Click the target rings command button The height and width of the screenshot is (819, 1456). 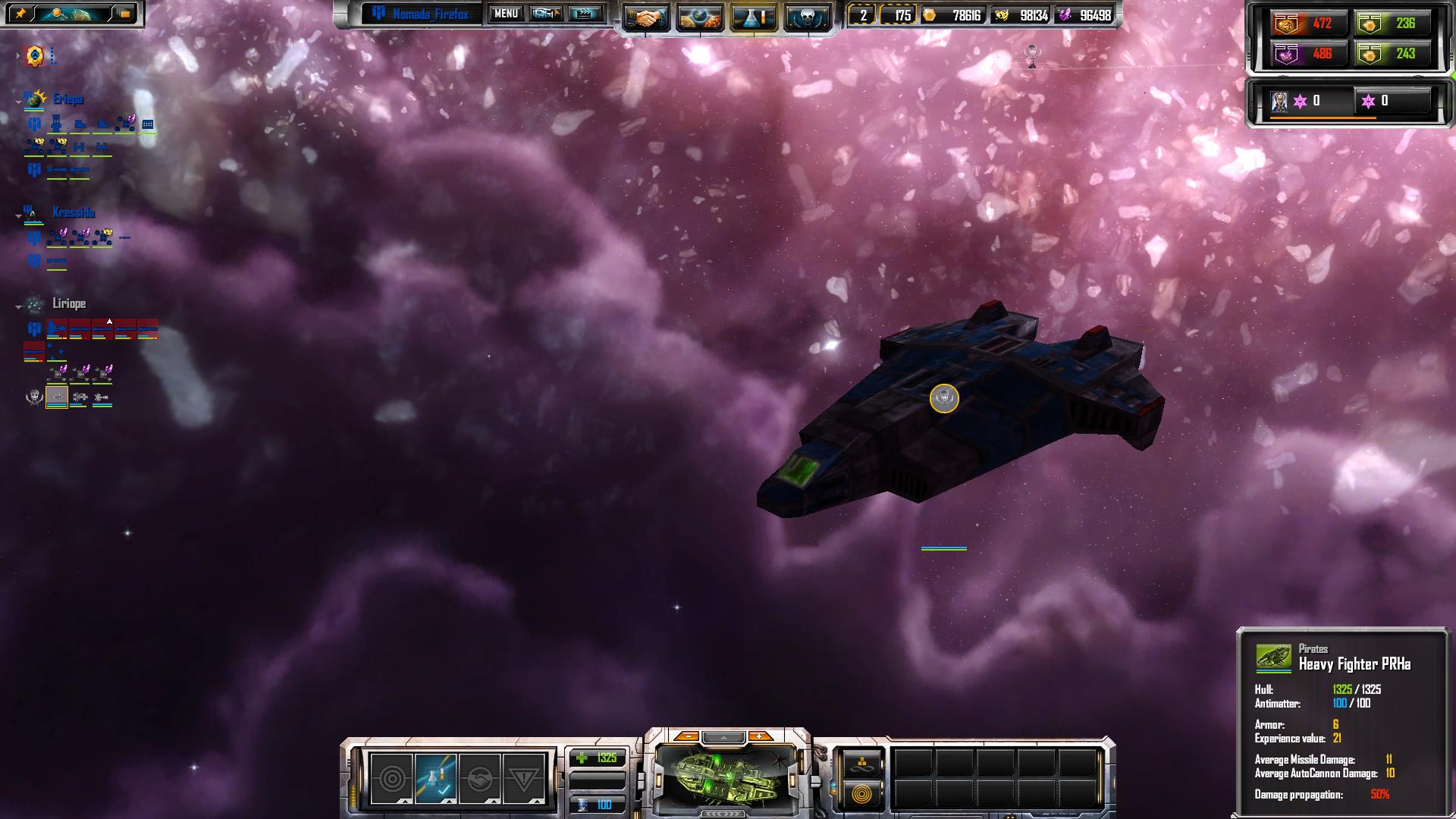(392, 779)
